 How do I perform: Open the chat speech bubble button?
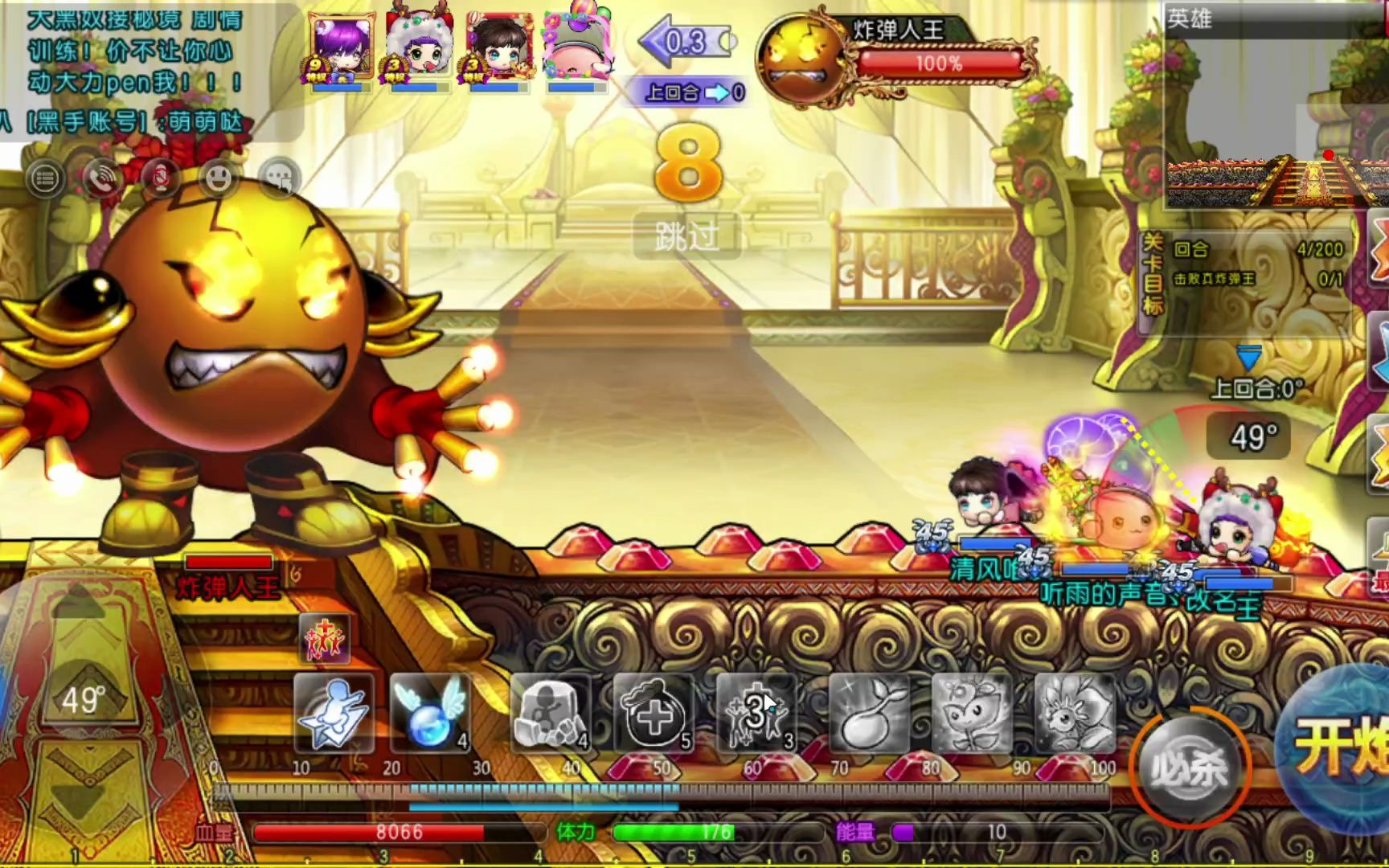point(278,178)
